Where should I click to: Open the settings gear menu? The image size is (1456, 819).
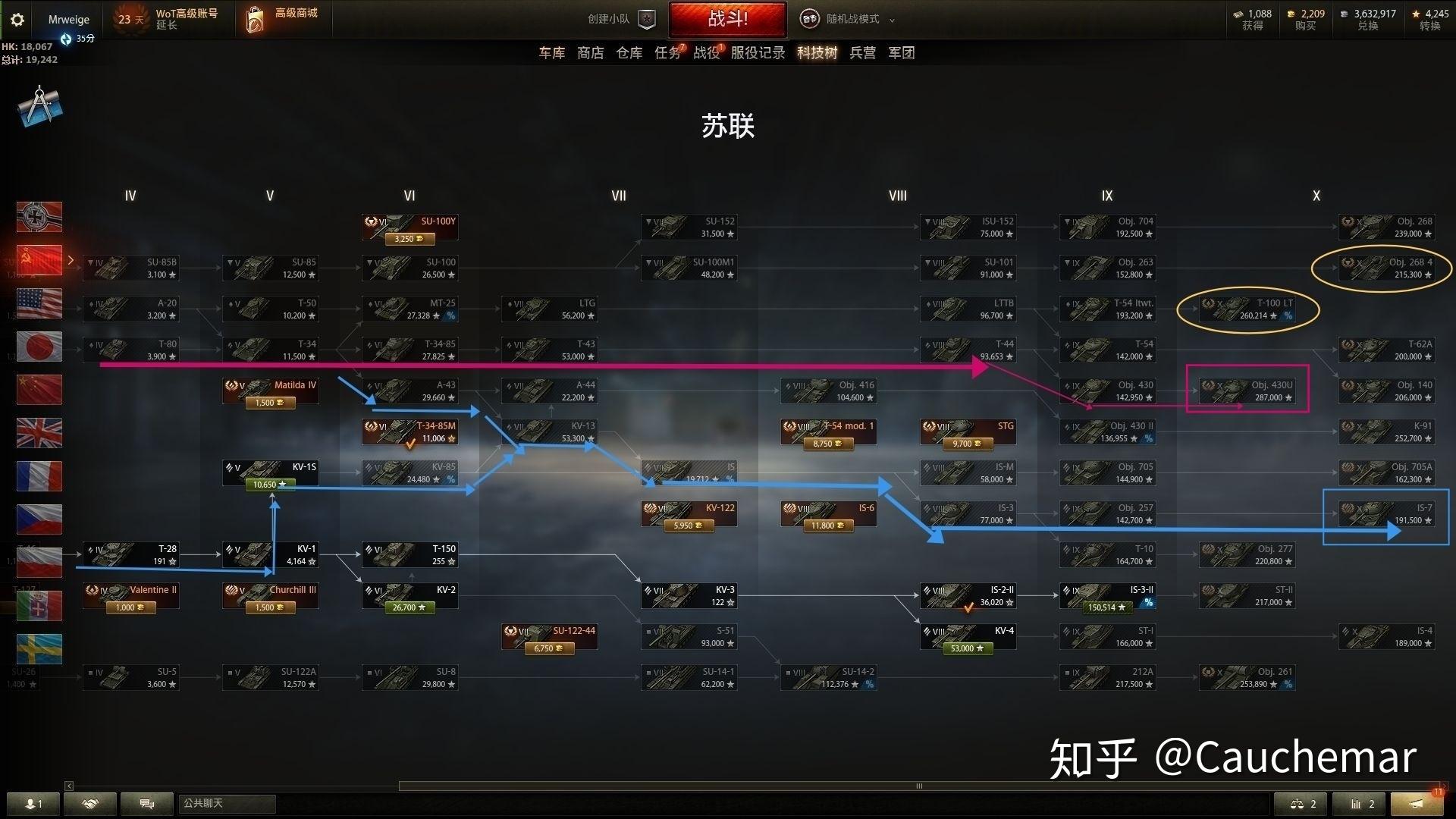(x=17, y=19)
